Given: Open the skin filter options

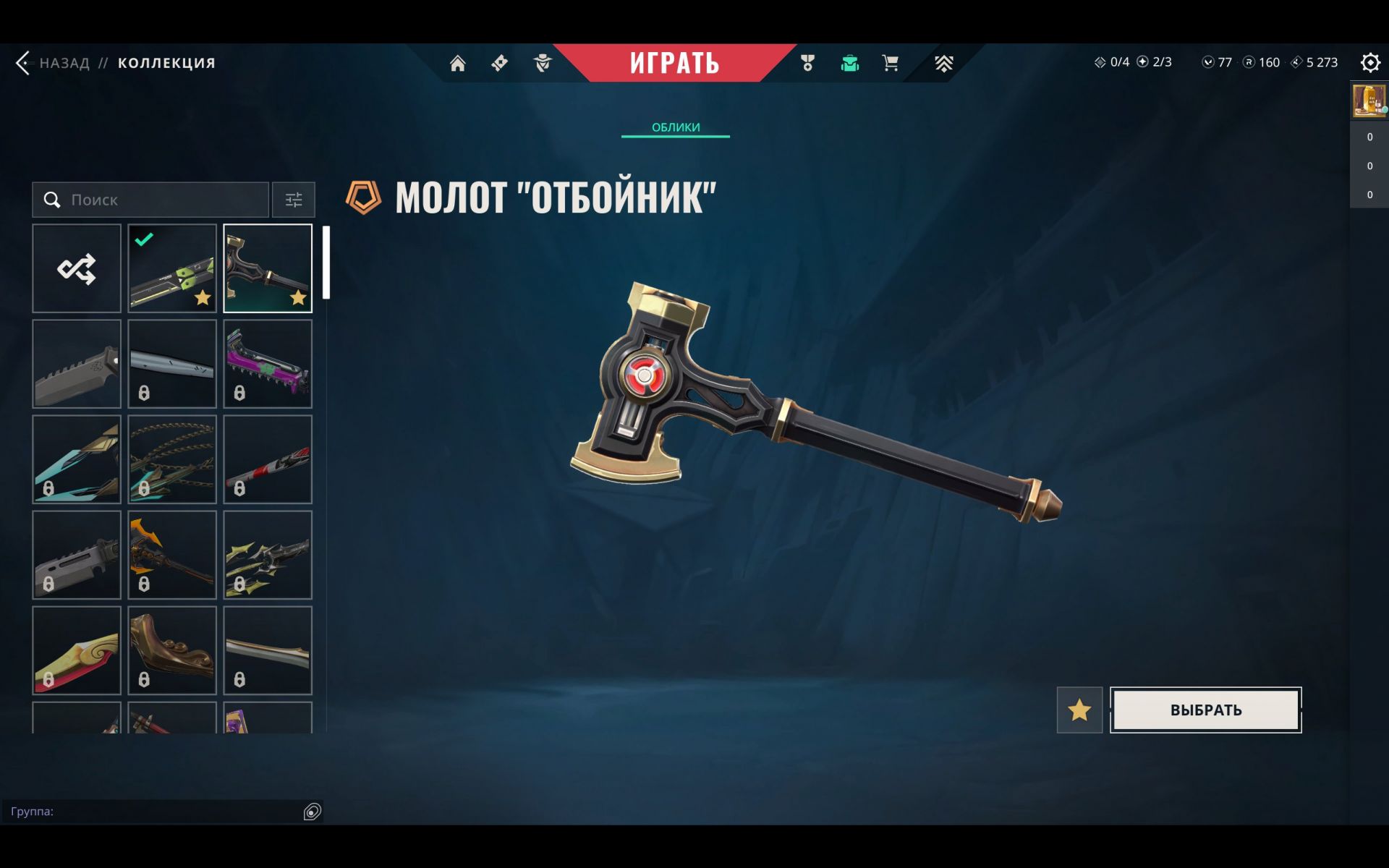Looking at the screenshot, I should tap(293, 200).
